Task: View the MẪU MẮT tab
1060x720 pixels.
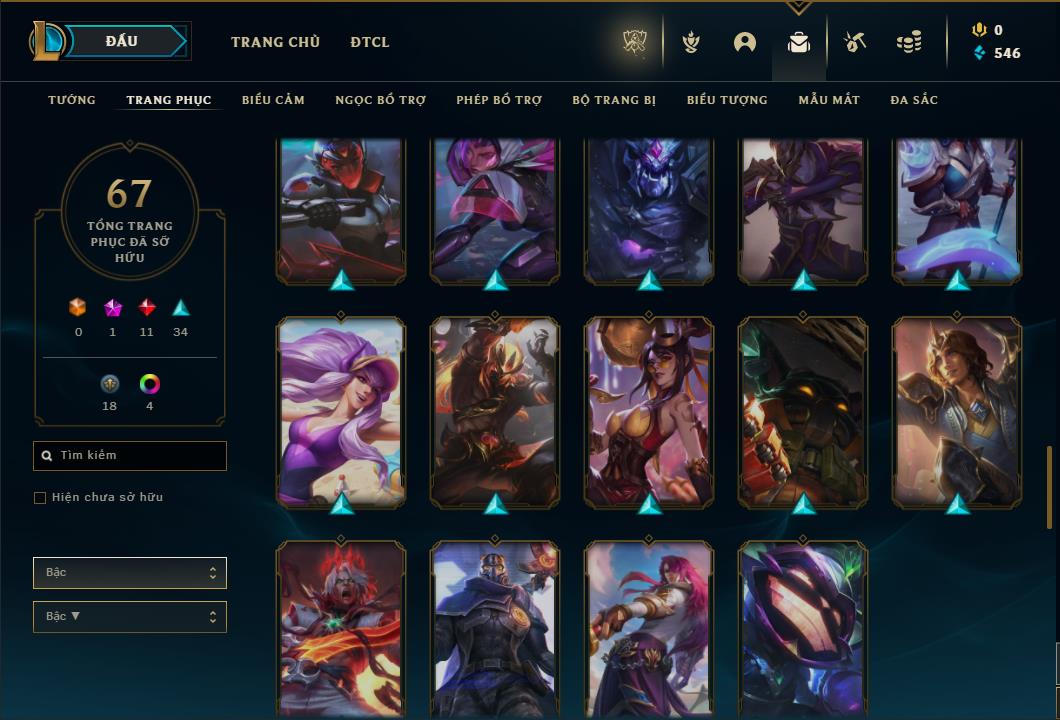Action: [x=828, y=100]
